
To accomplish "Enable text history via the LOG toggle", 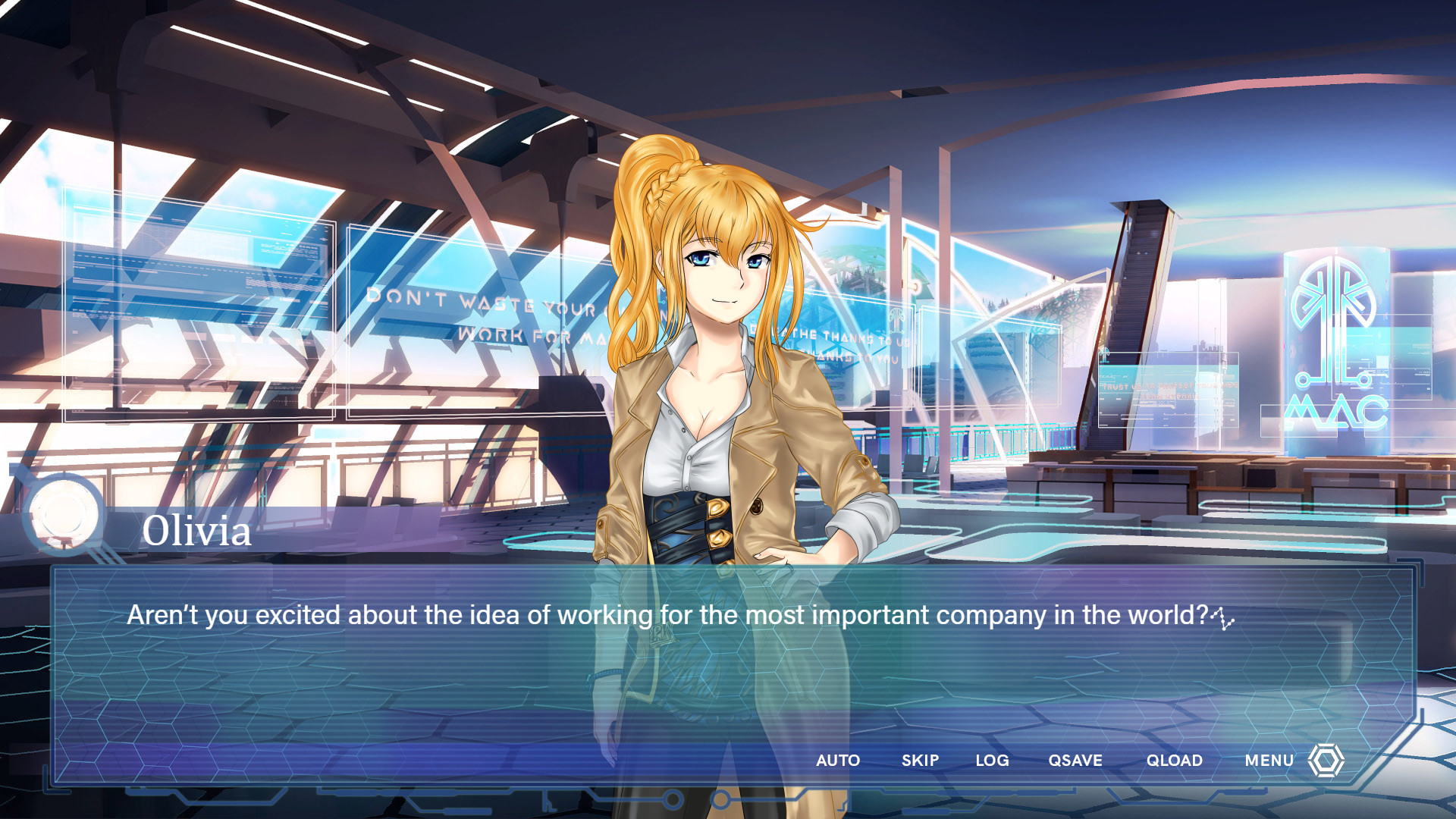I will (992, 761).
